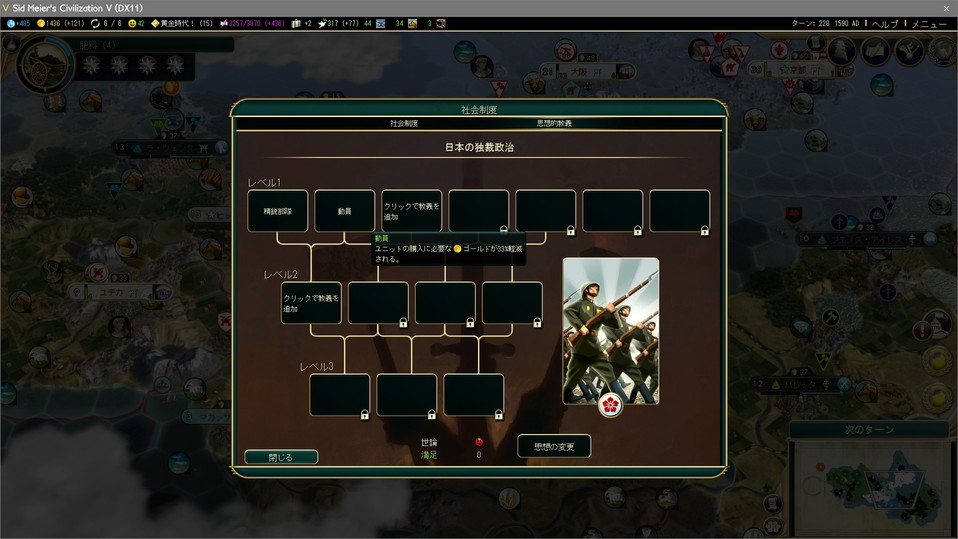Close the Civilization V game window
Viewport: 958px width, 539px height.
946,8
